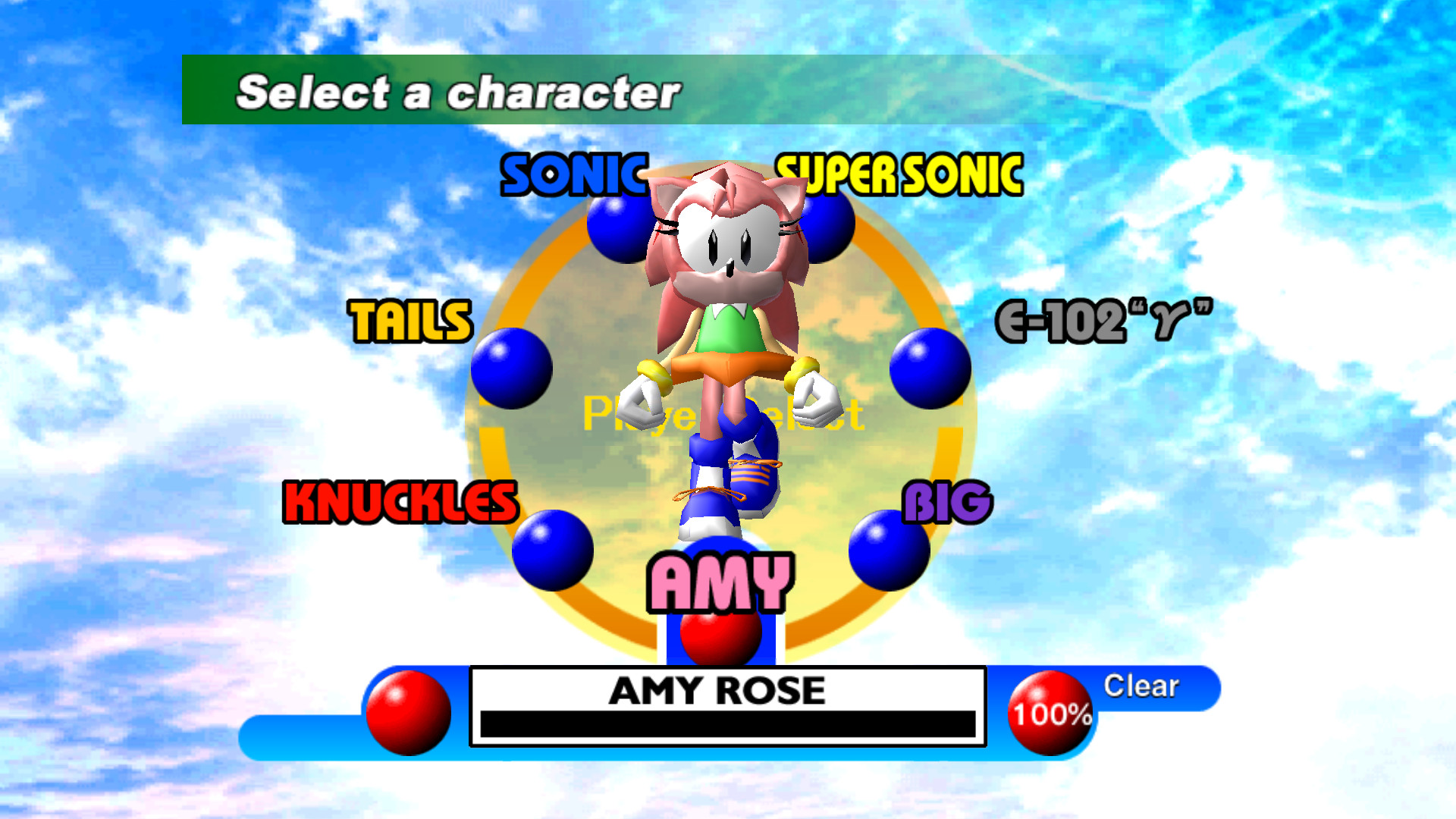Click the TAILS label to expand options
1456x819 pixels.
[411, 322]
